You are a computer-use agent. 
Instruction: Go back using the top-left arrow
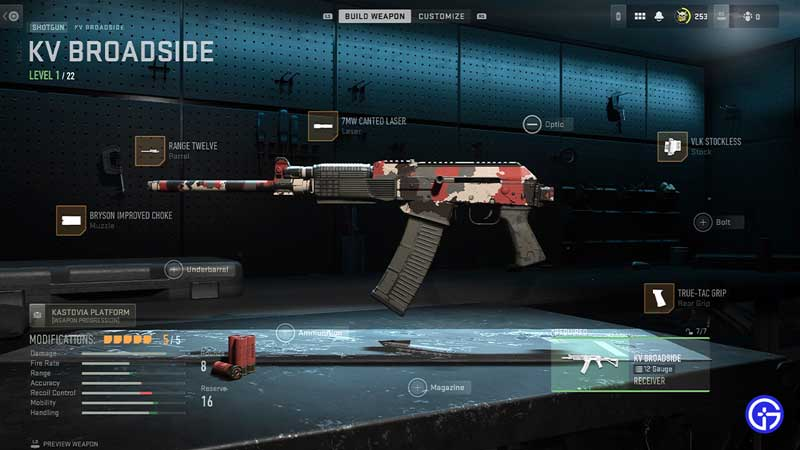(x=12, y=16)
